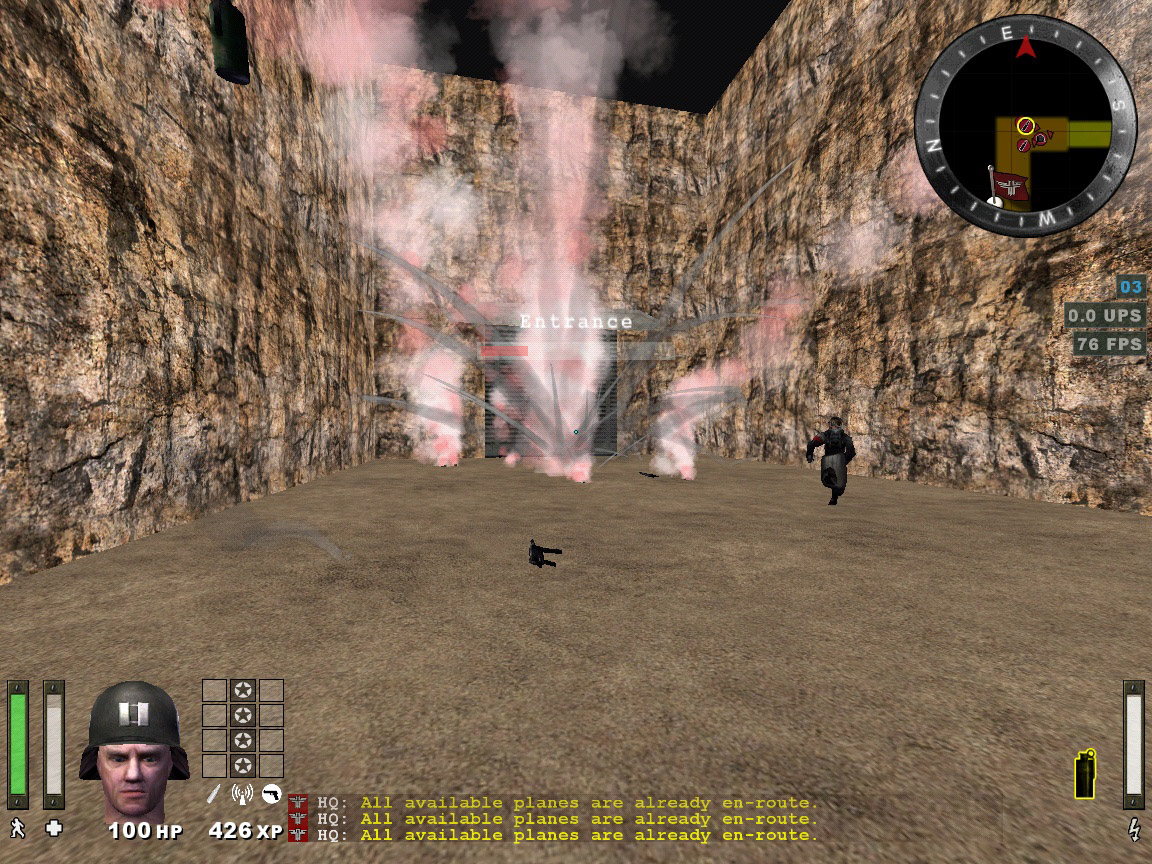This screenshot has width=1152, height=864.
Task: Click the white health cross icon
Action: (x=54, y=828)
